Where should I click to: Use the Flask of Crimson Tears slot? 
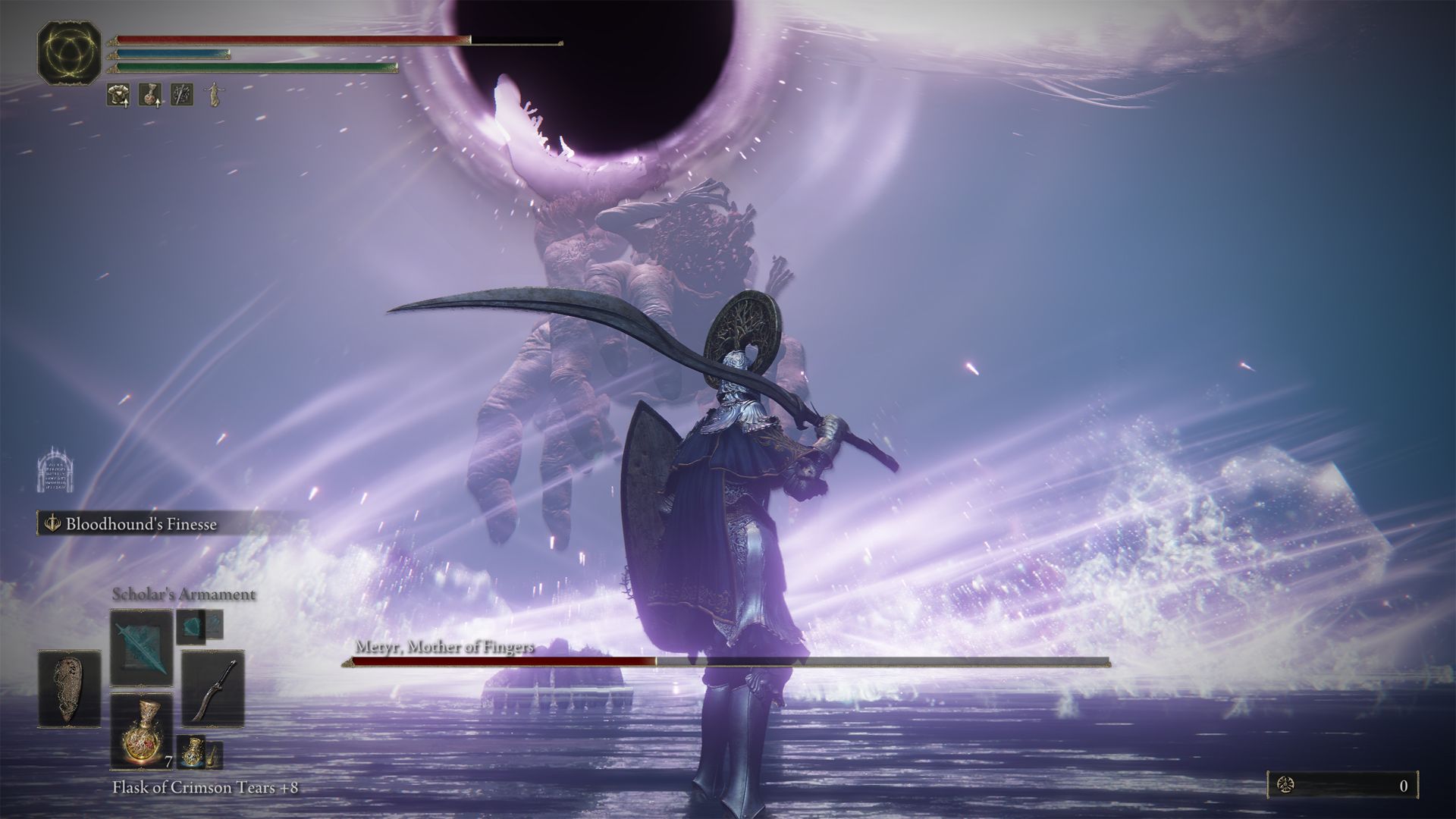coord(141,730)
